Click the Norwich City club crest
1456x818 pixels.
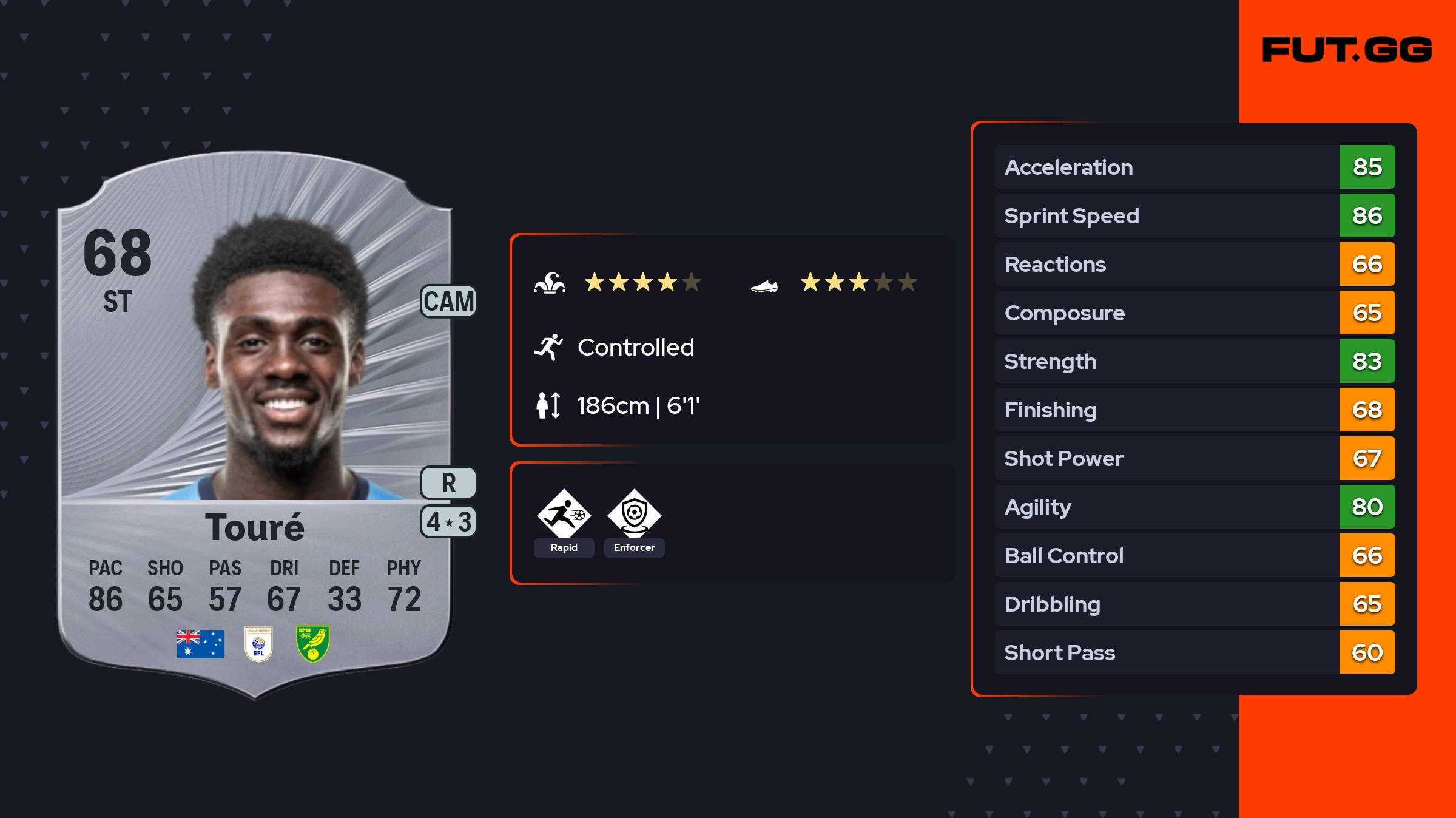(313, 644)
